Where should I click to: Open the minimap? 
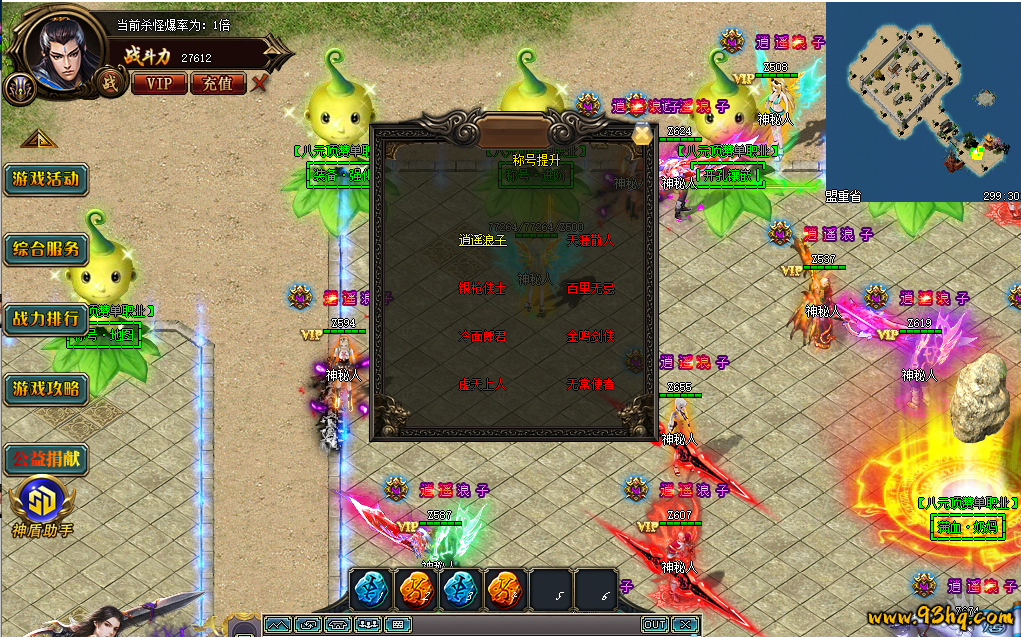(922, 101)
